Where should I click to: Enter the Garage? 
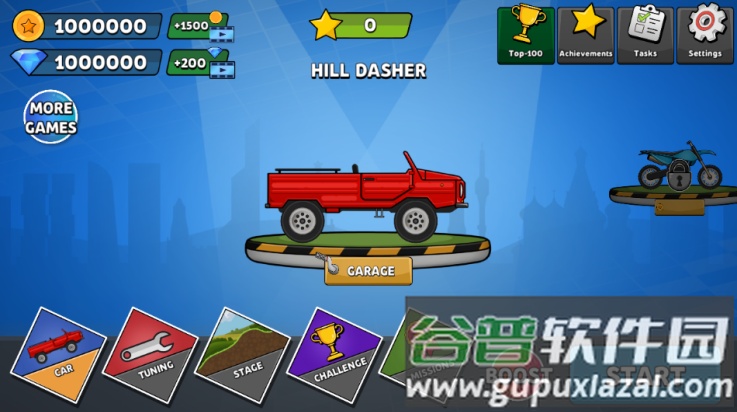pos(367,270)
